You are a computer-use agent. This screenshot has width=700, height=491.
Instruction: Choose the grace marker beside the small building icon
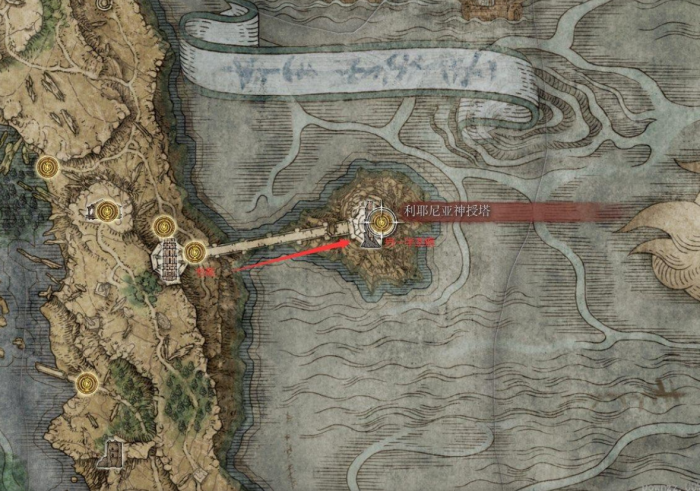coord(108,210)
